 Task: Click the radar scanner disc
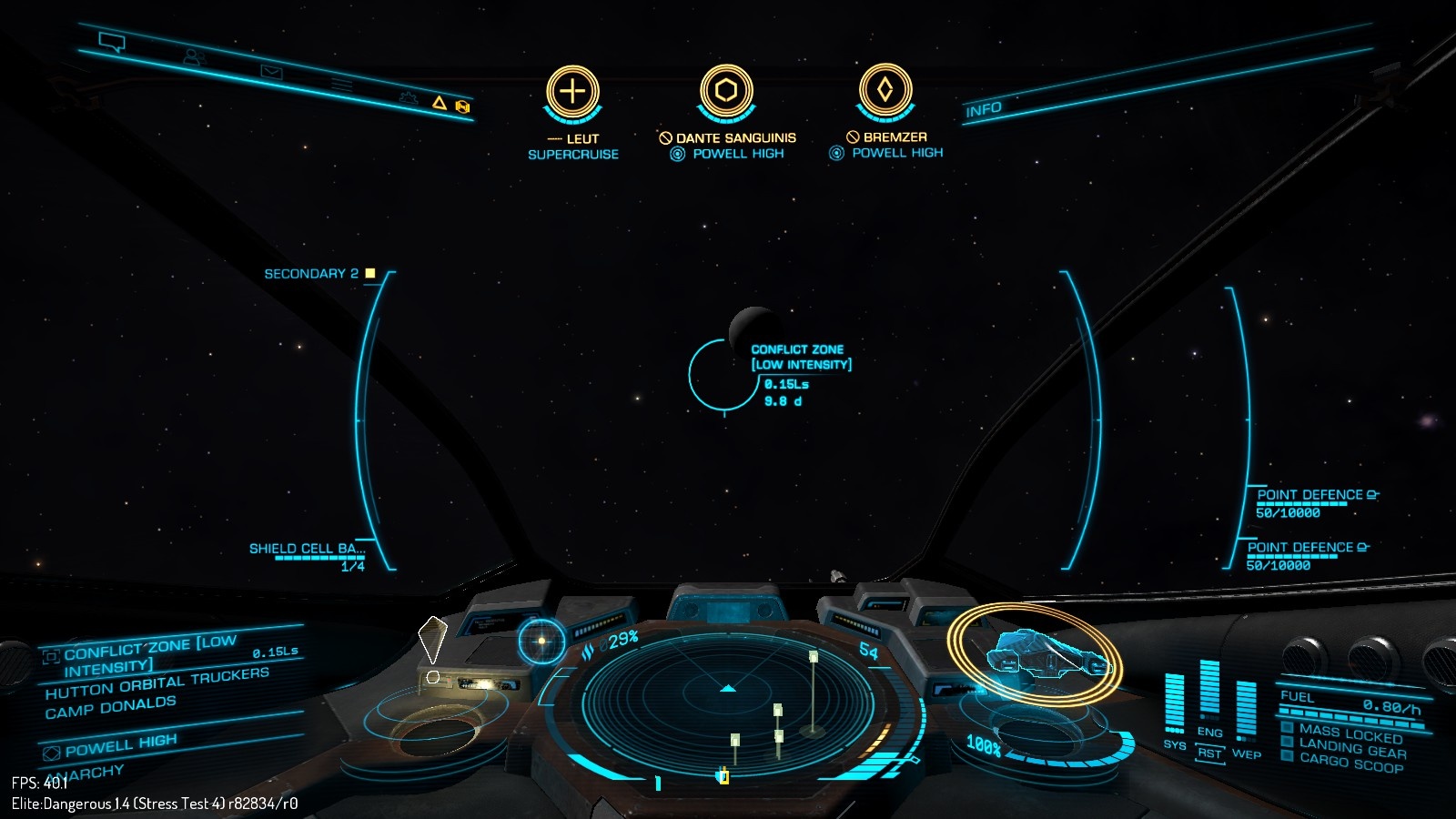coord(727,701)
